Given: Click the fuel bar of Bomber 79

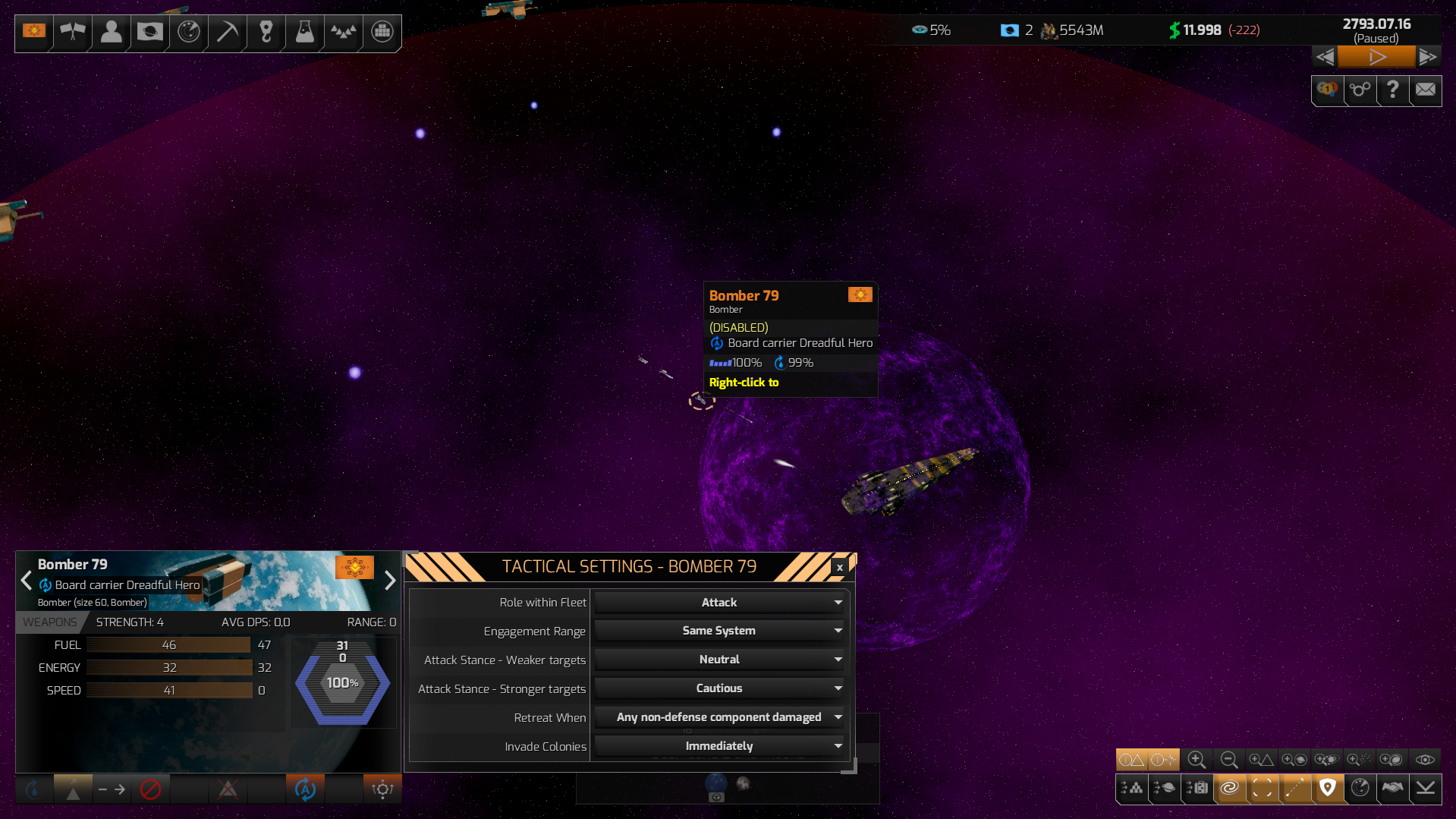Looking at the screenshot, I should click(x=168, y=644).
